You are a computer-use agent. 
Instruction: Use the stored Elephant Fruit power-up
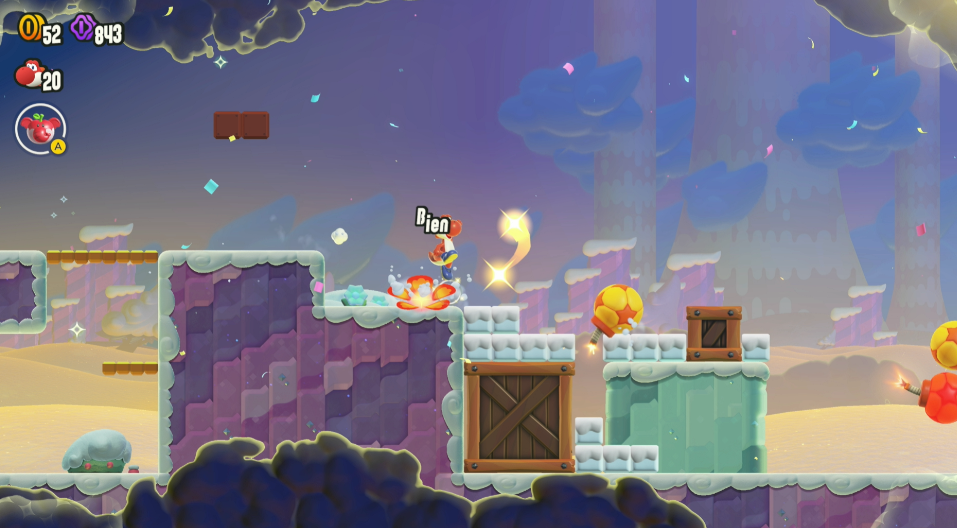click(41, 129)
